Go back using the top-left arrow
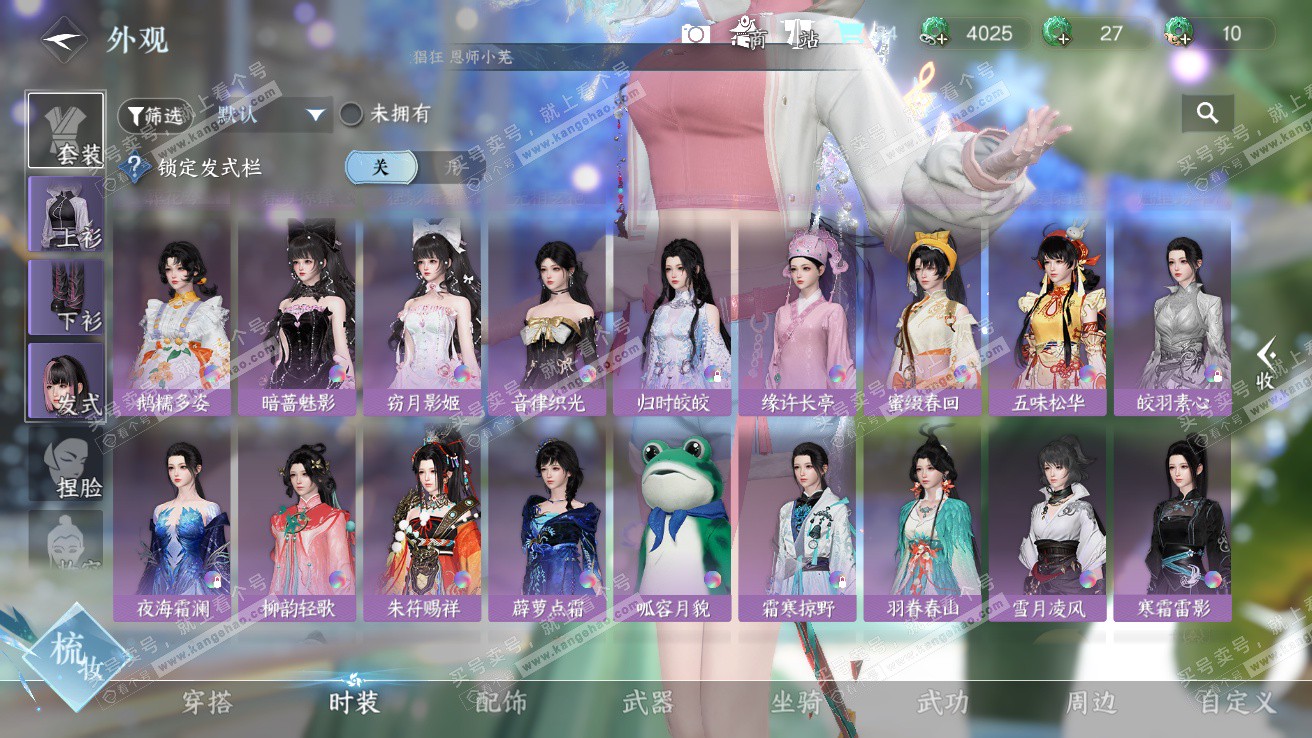This screenshot has width=1312, height=738. 64,40
